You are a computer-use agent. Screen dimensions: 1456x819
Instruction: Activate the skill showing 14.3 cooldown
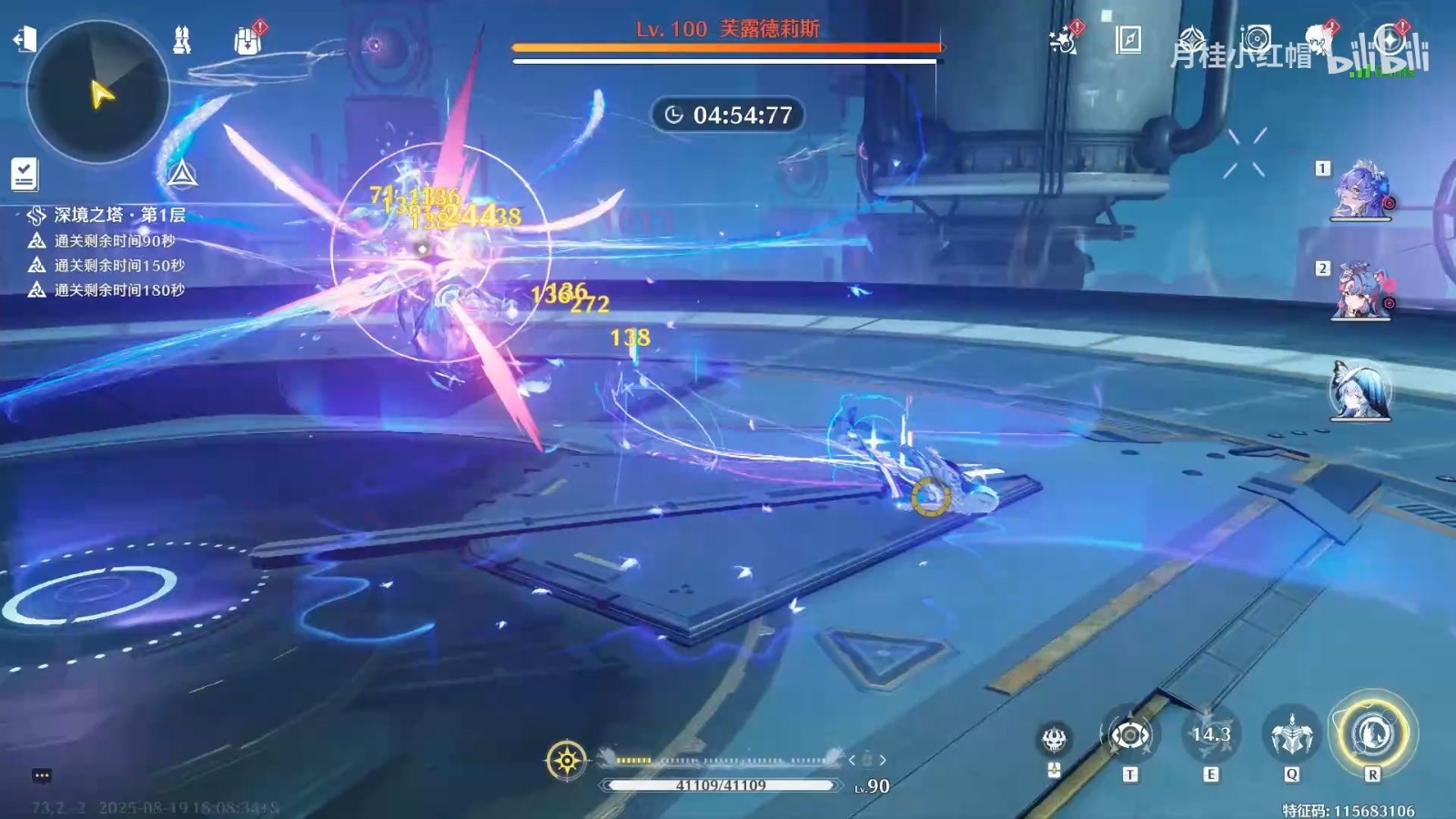click(1210, 735)
